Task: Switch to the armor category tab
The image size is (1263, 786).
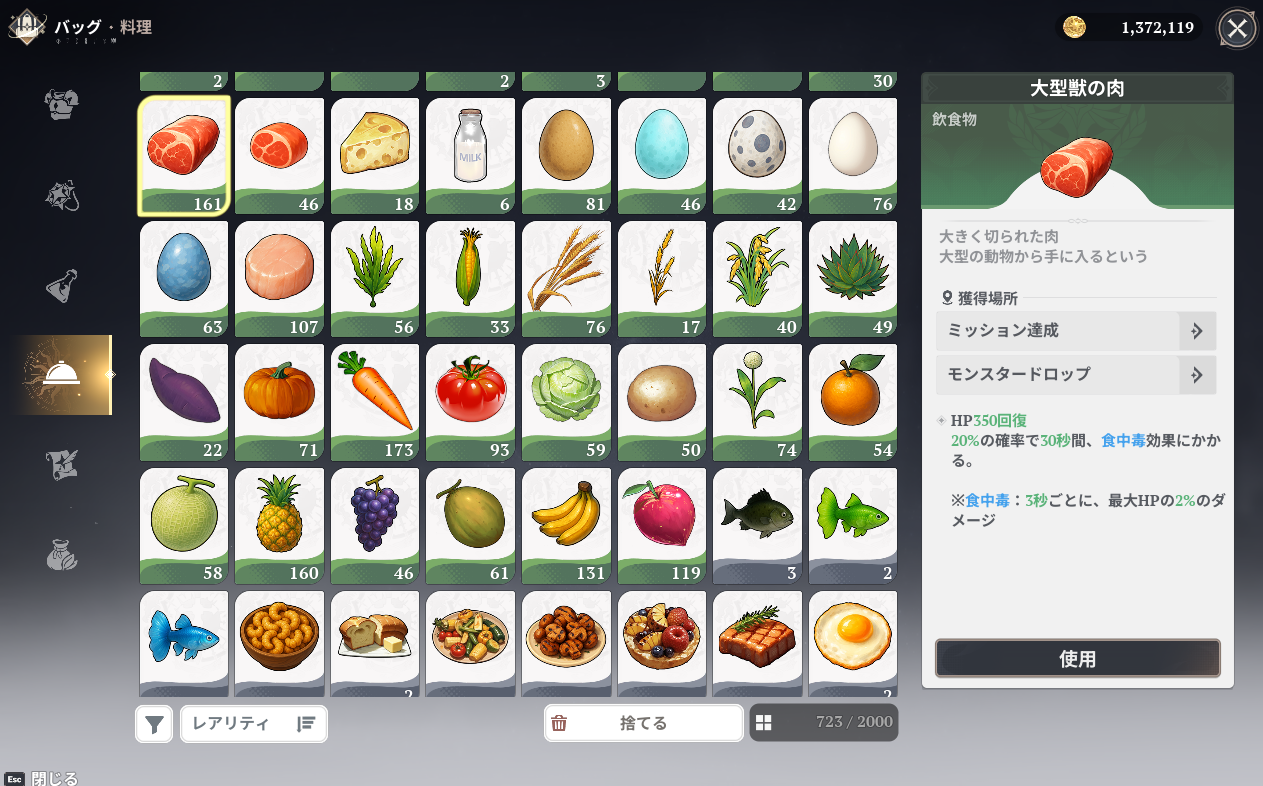Action: coord(62,103)
